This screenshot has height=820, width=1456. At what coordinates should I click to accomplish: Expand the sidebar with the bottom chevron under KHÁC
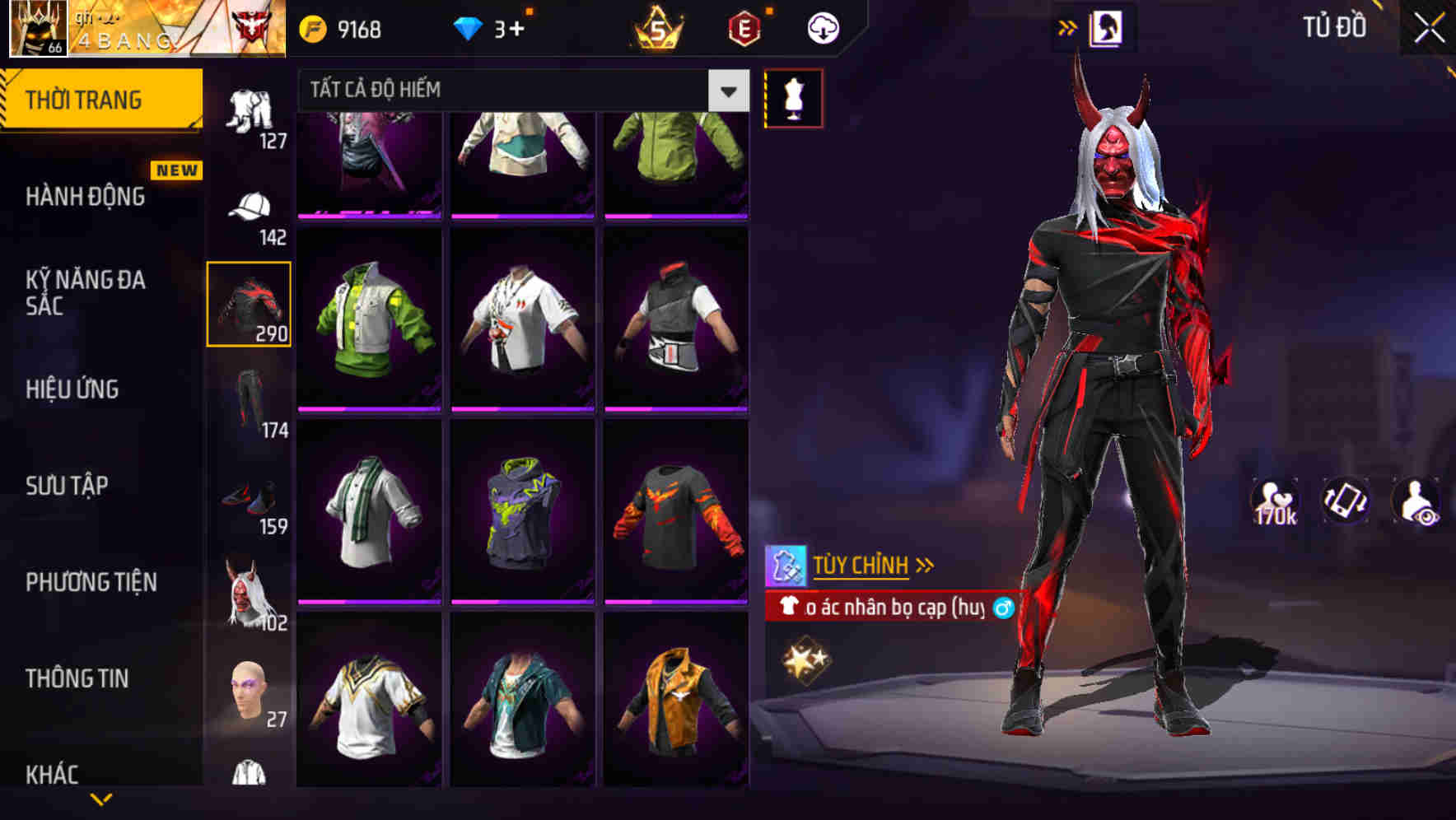(x=99, y=799)
